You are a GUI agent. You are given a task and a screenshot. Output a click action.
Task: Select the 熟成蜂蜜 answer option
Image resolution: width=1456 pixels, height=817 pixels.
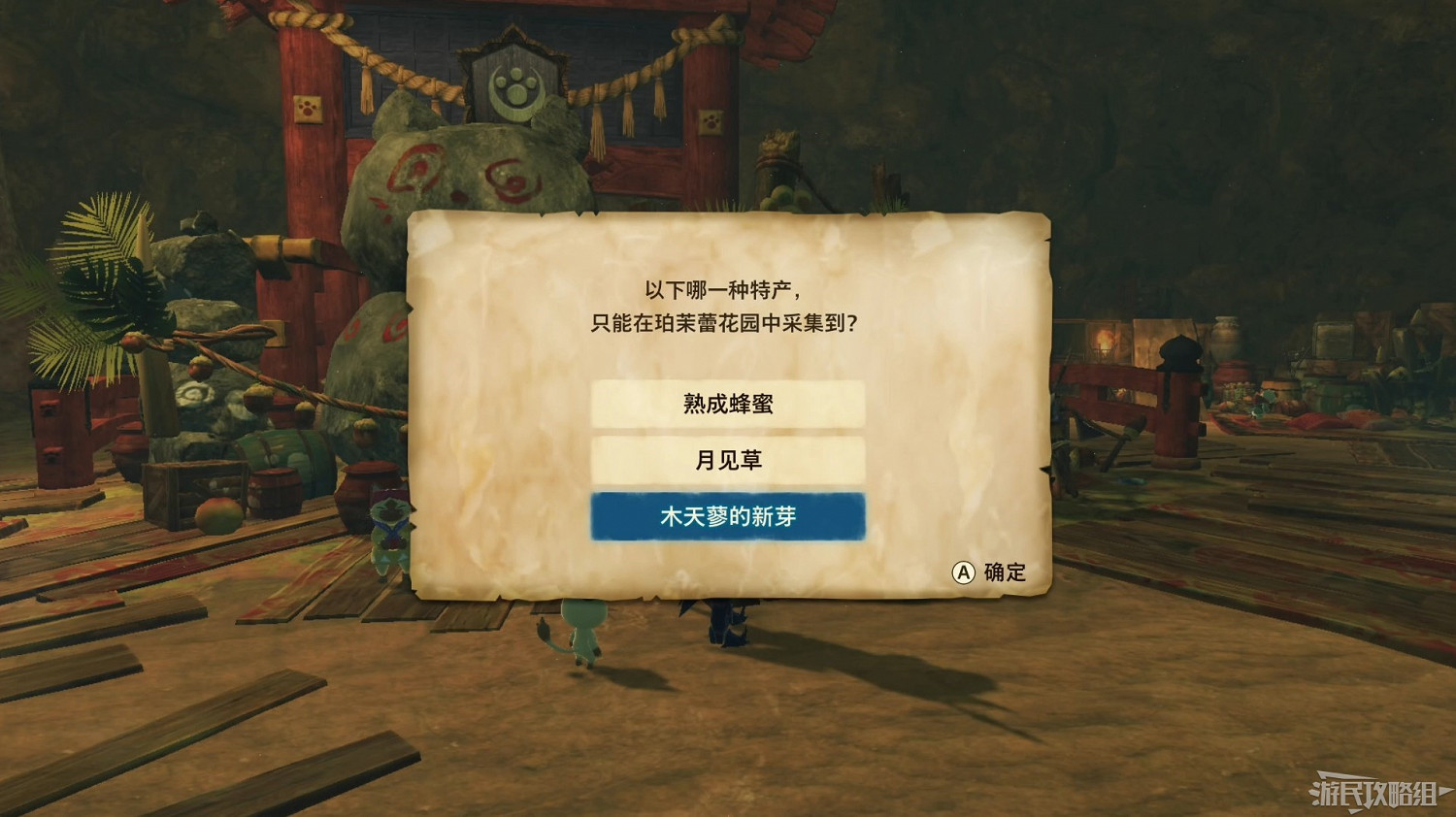click(x=726, y=403)
